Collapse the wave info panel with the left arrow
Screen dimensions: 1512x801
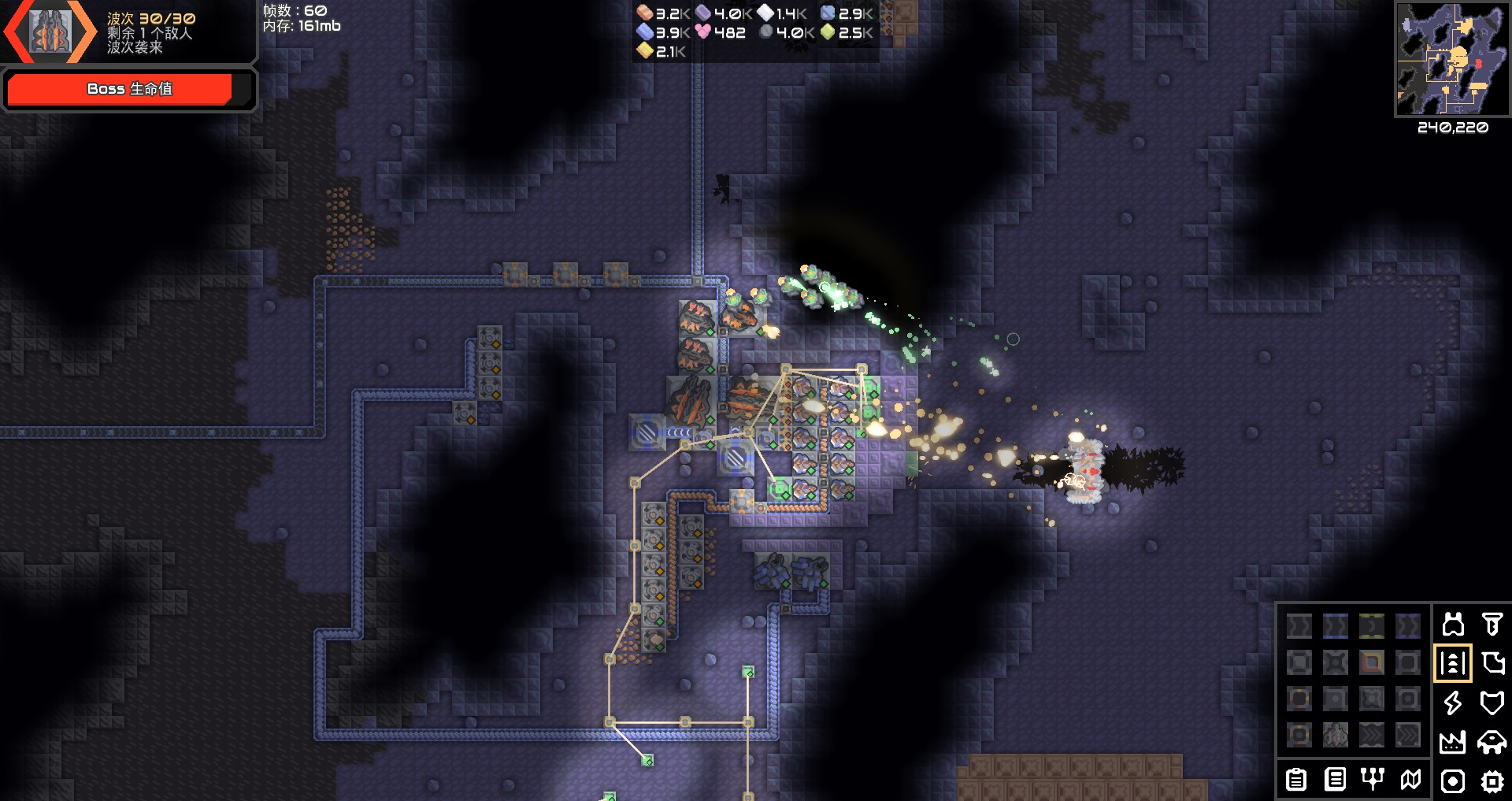[x=16, y=32]
